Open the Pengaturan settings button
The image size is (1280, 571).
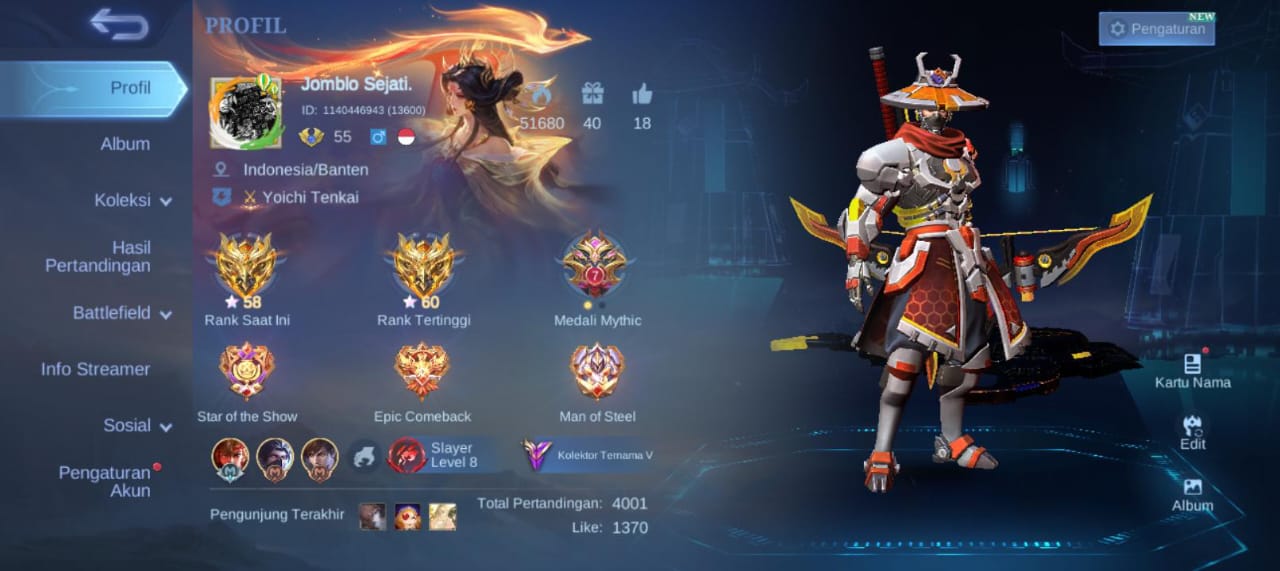[x=1157, y=29]
